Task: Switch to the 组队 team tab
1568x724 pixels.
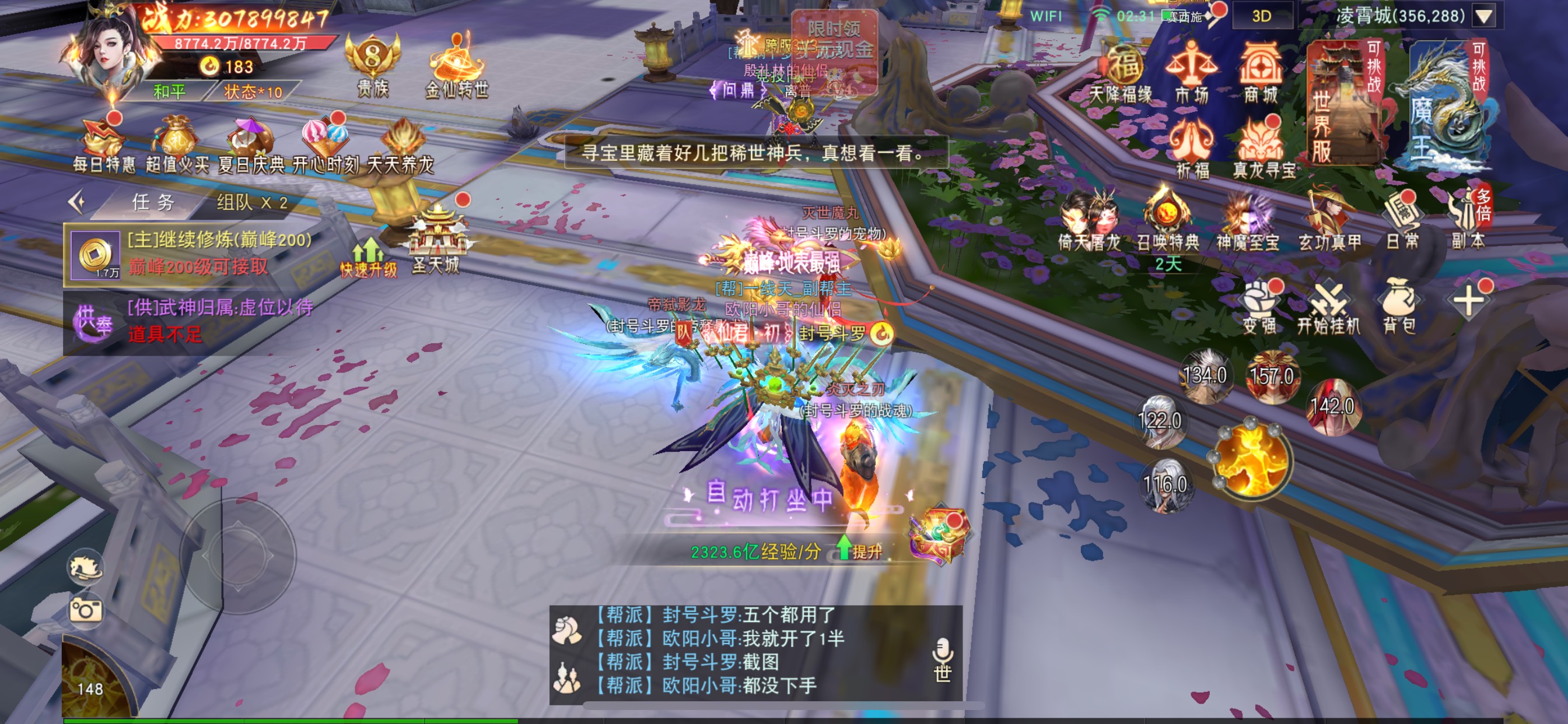Action: 251,203
